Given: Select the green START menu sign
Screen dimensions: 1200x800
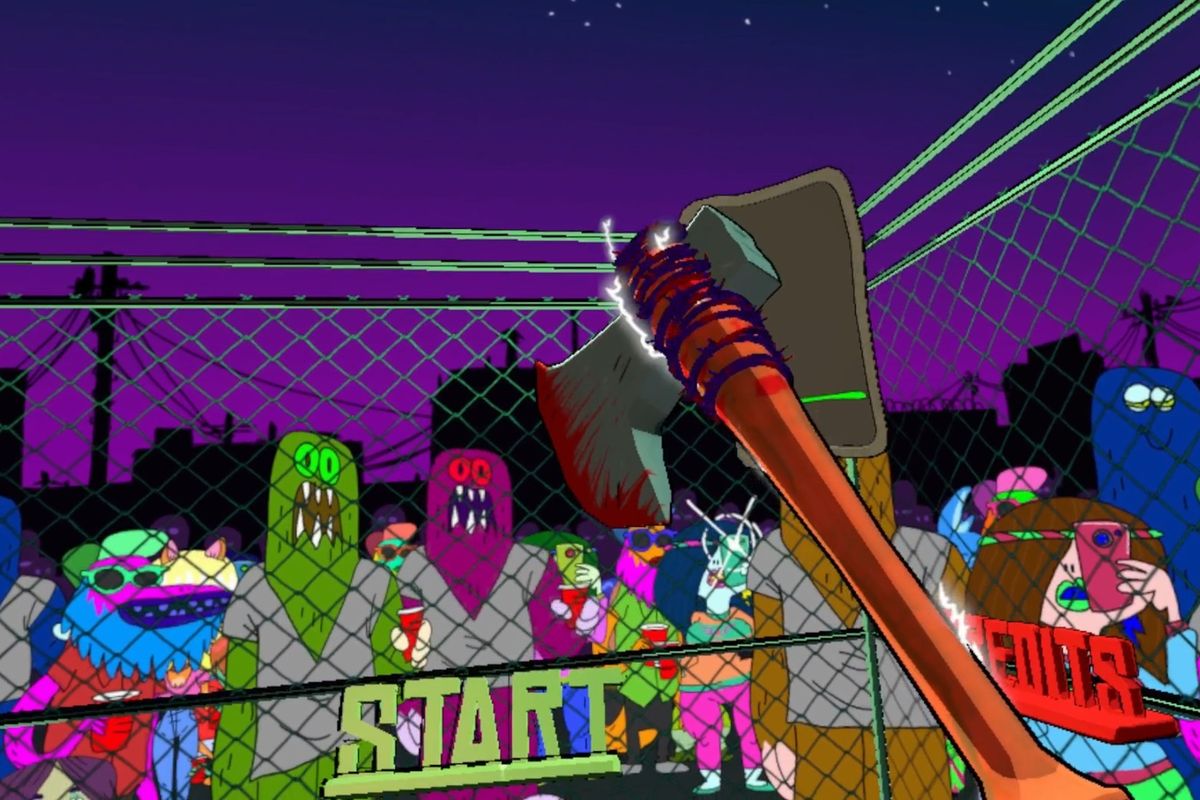Looking at the screenshot, I should [478, 722].
